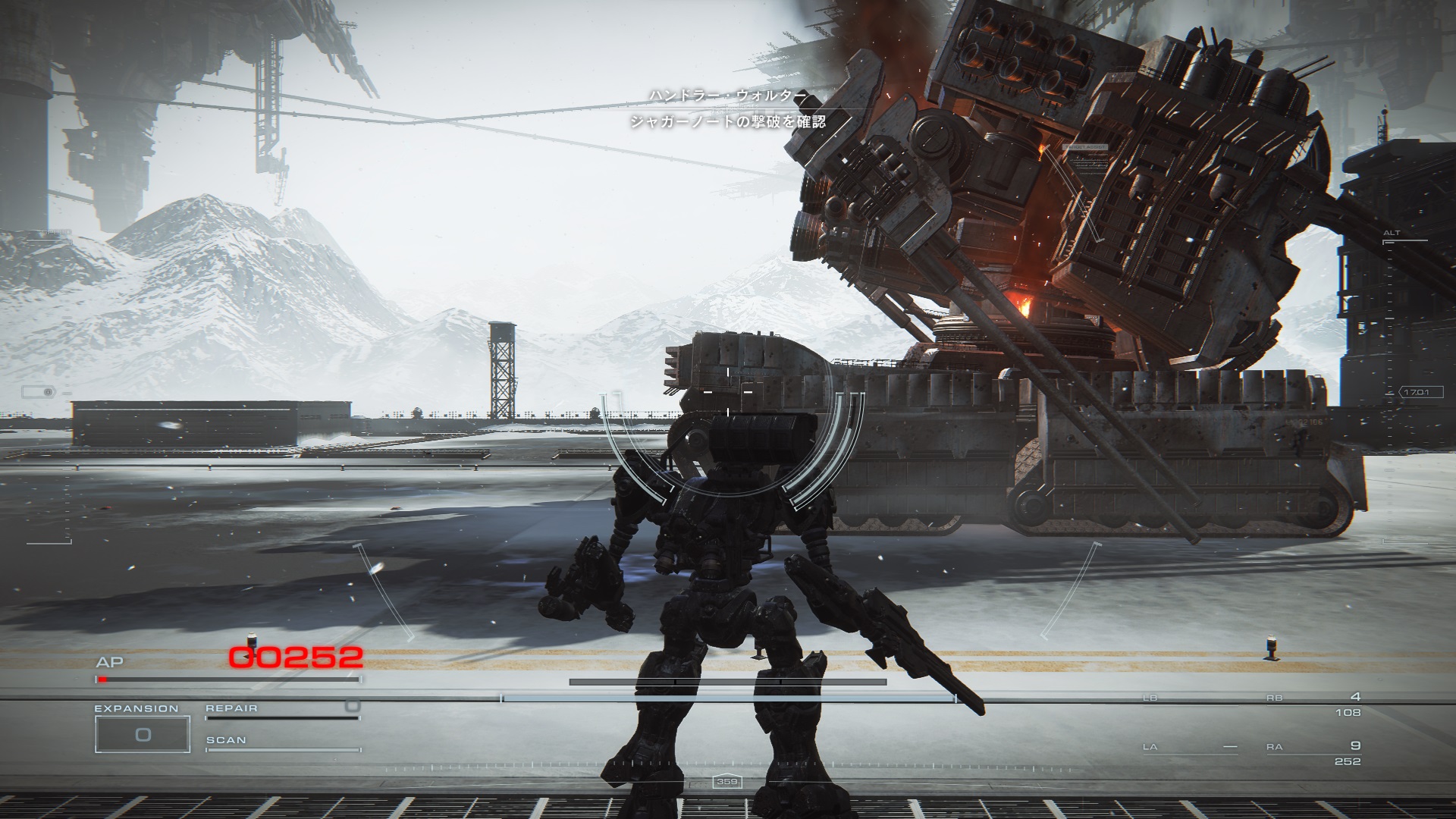
Task: Trigger the SCAN gauge
Action: tap(281, 744)
